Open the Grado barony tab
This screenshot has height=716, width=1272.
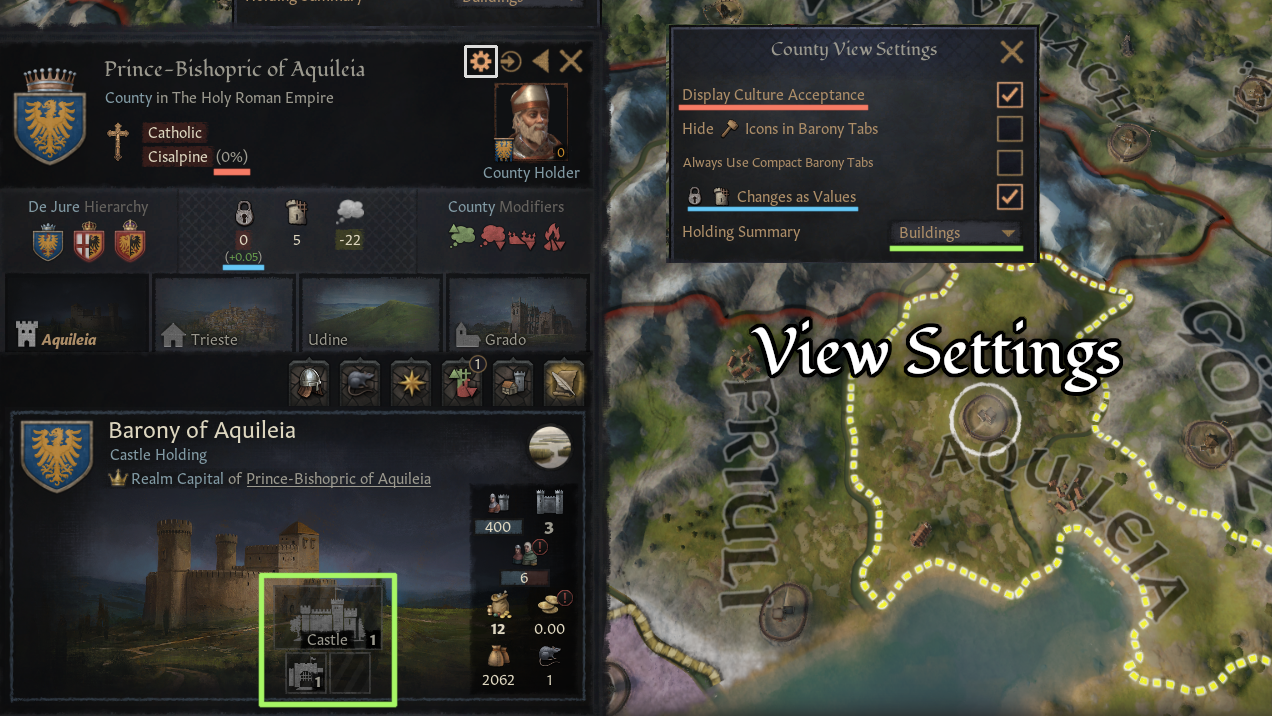(517, 312)
